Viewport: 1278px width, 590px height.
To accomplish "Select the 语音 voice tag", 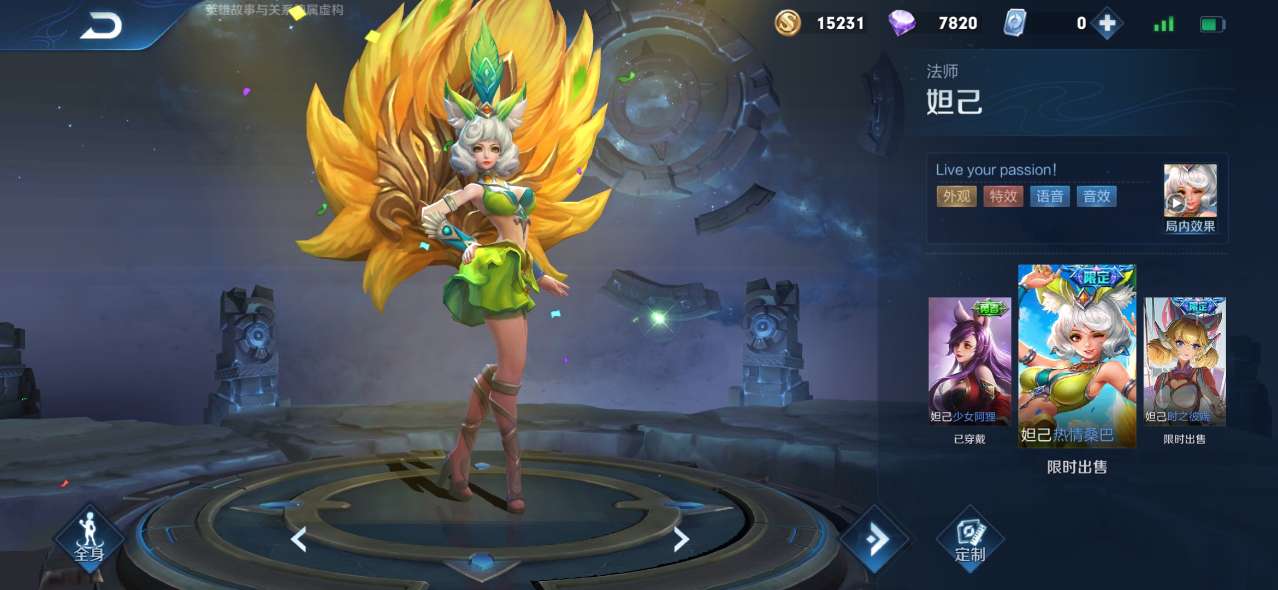I will click(1050, 196).
